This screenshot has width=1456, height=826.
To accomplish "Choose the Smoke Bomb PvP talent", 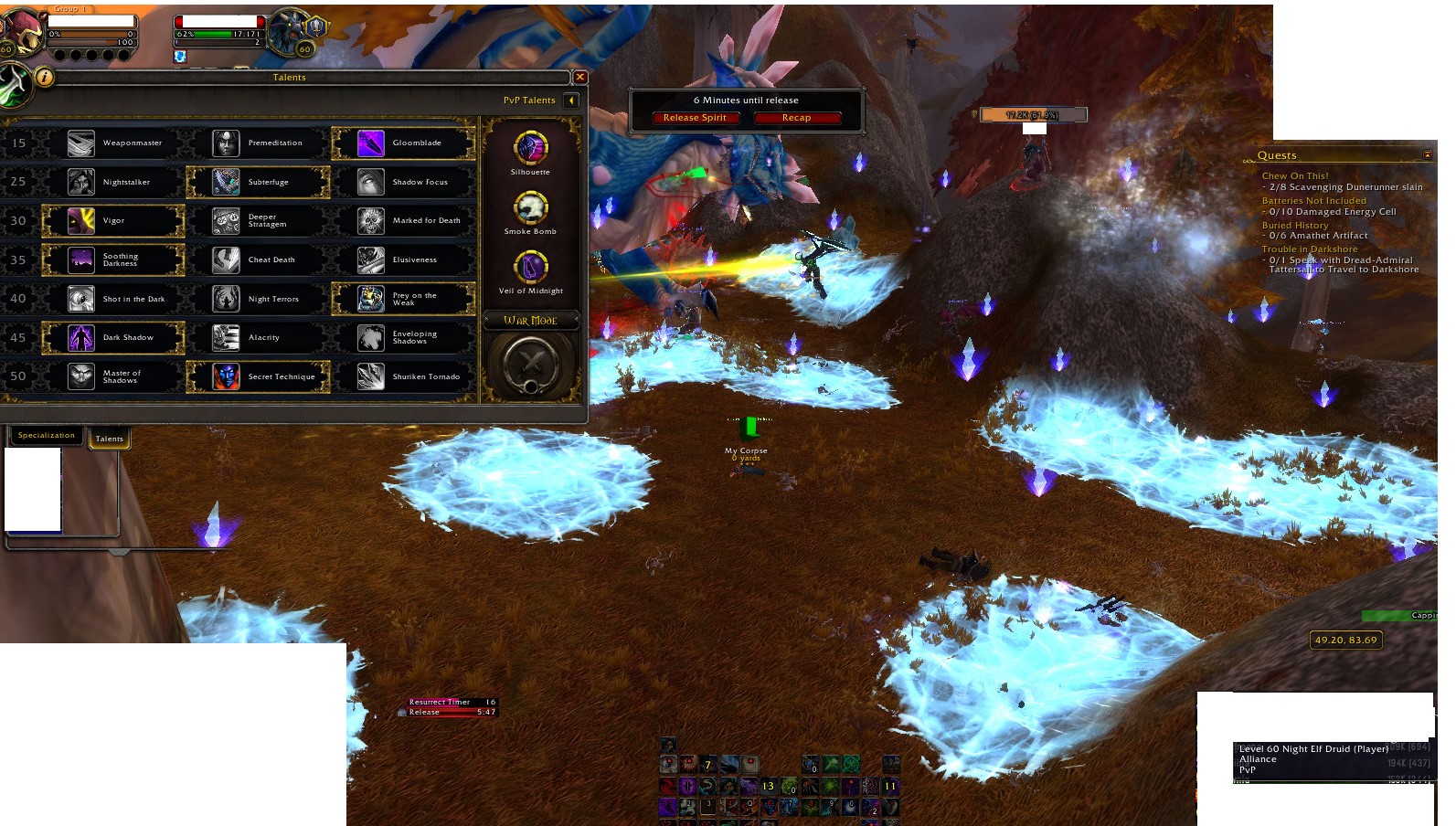I will pos(530,208).
